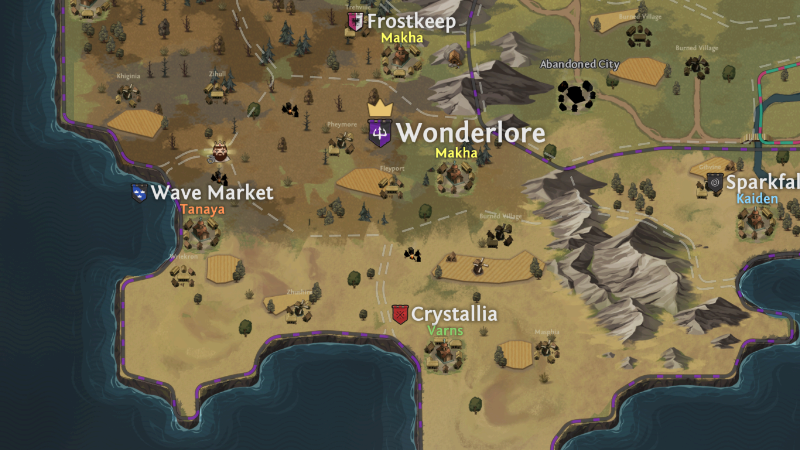This screenshot has width=800, height=450.
Task: Select the Wave Market town label
Action: coord(210,192)
